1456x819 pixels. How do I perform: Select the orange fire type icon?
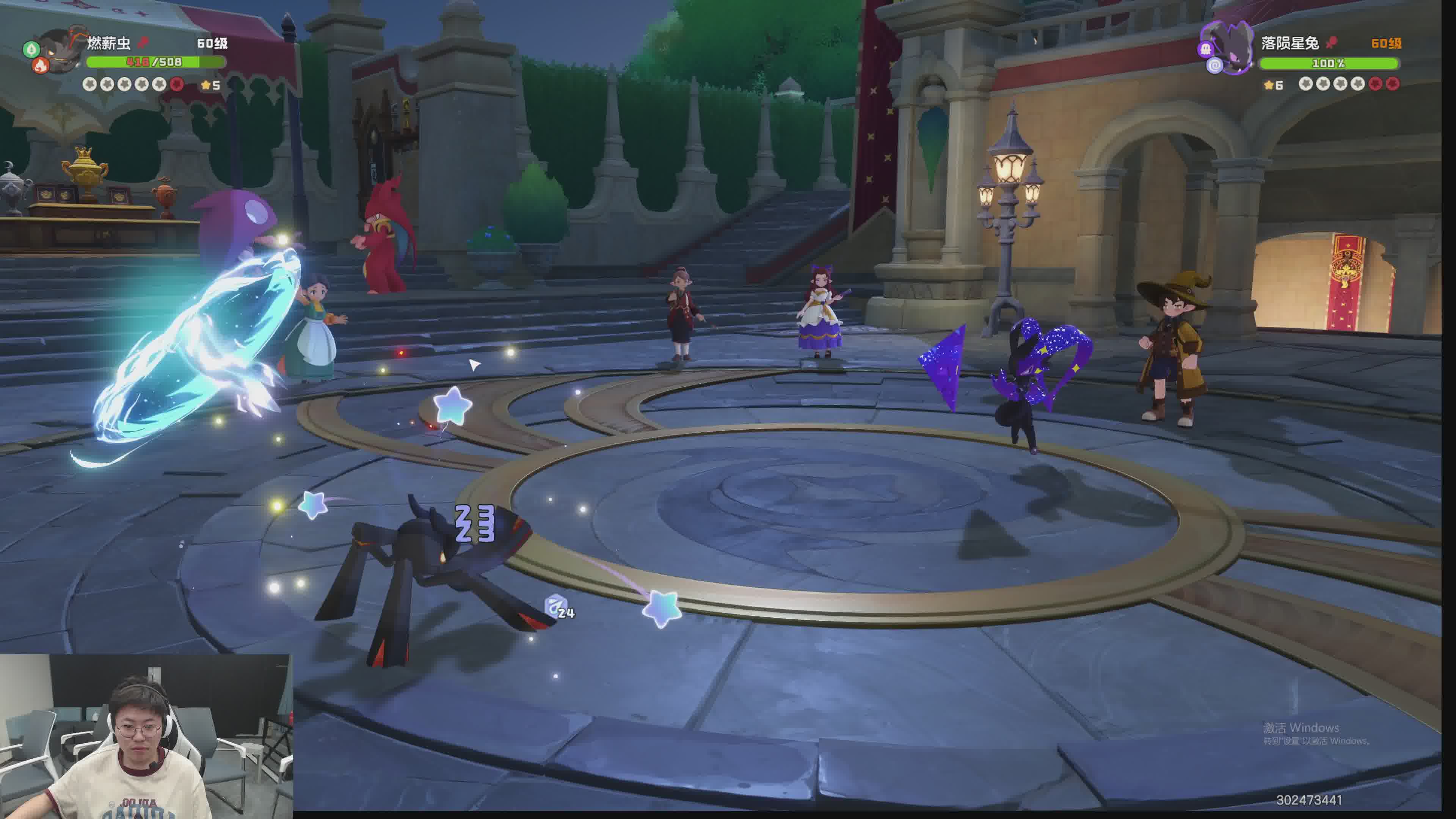pos(41,67)
